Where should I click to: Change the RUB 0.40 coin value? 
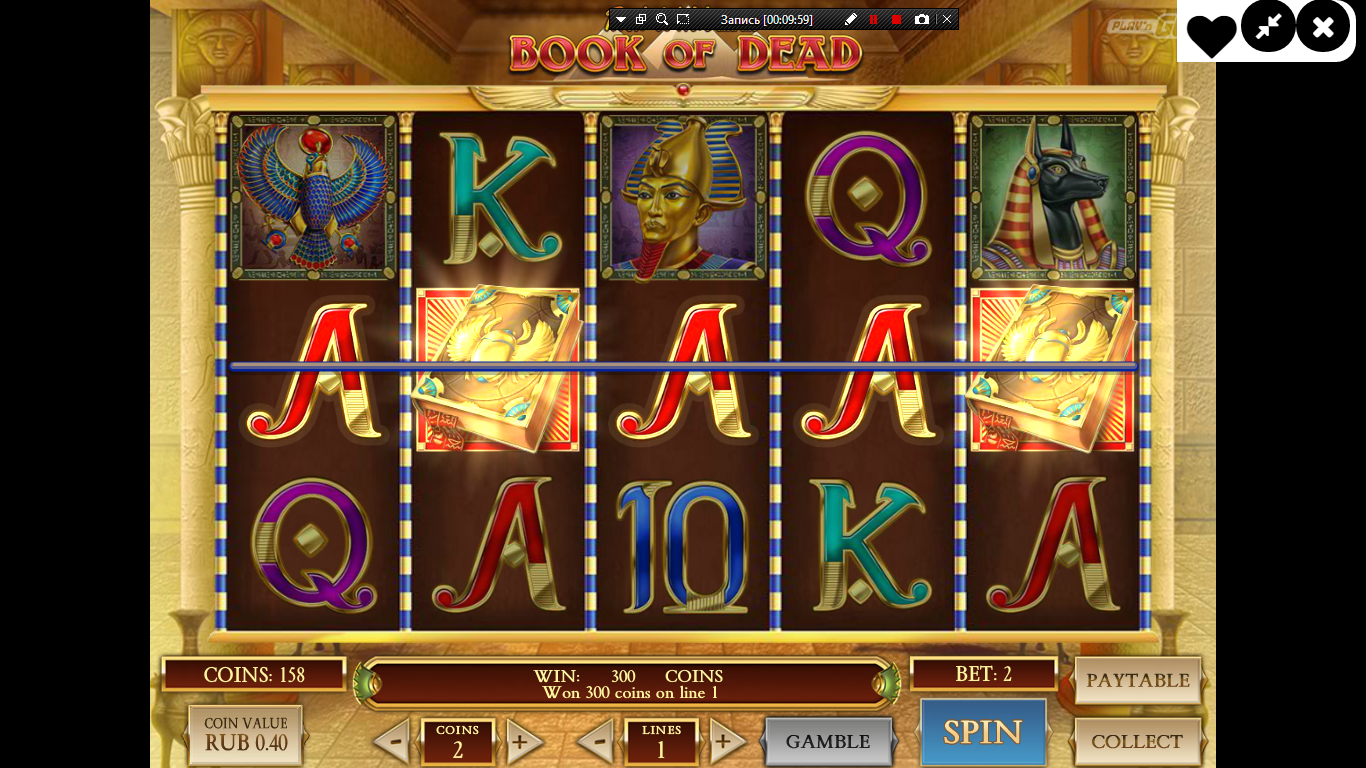[245, 735]
